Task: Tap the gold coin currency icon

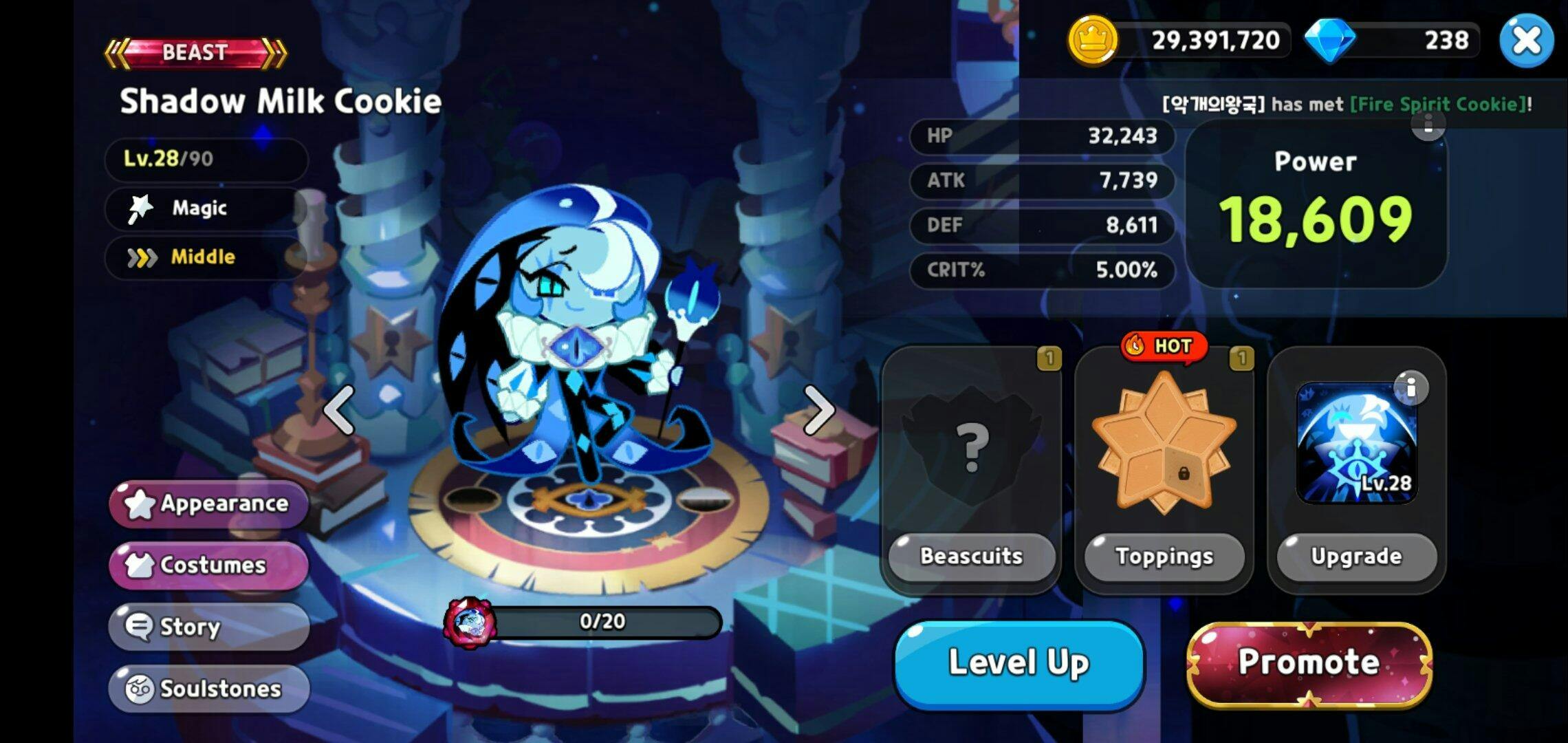Action: point(1091,41)
